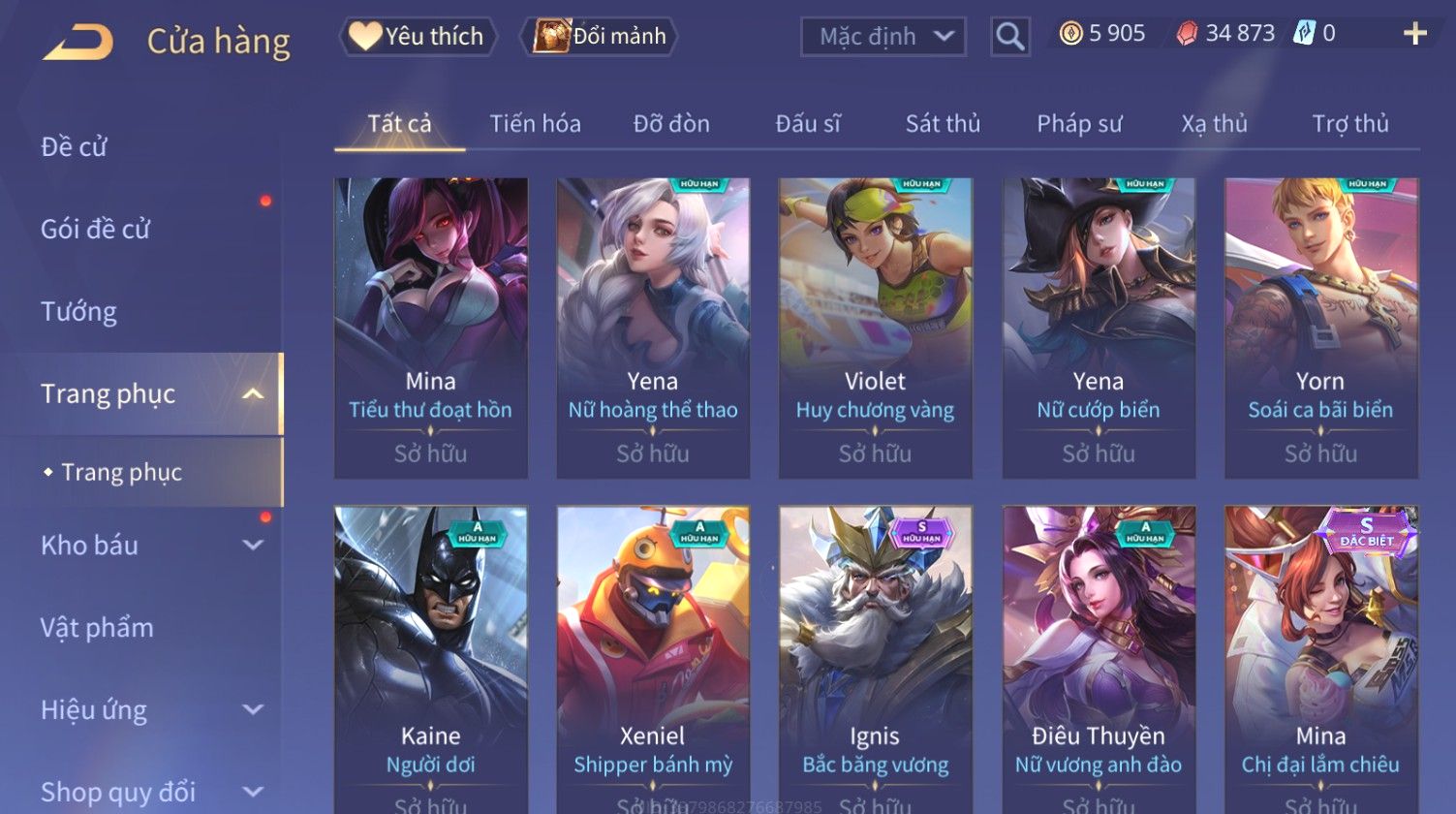Select the Pháp sư category tab

click(x=1079, y=124)
